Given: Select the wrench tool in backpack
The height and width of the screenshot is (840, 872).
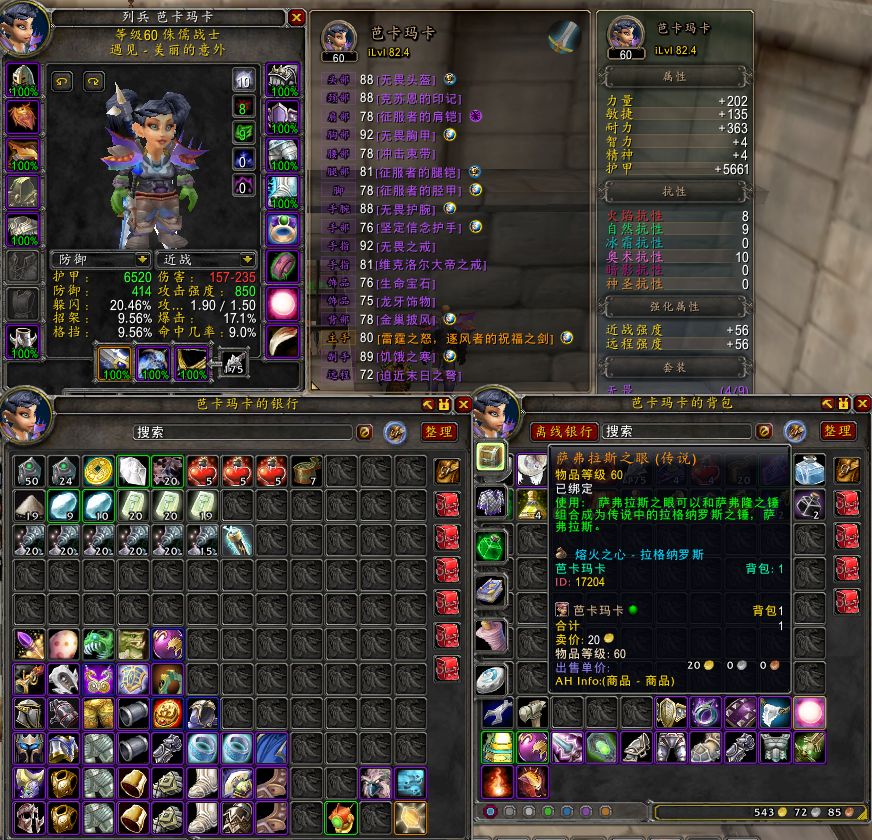Looking at the screenshot, I should (x=497, y=712).
